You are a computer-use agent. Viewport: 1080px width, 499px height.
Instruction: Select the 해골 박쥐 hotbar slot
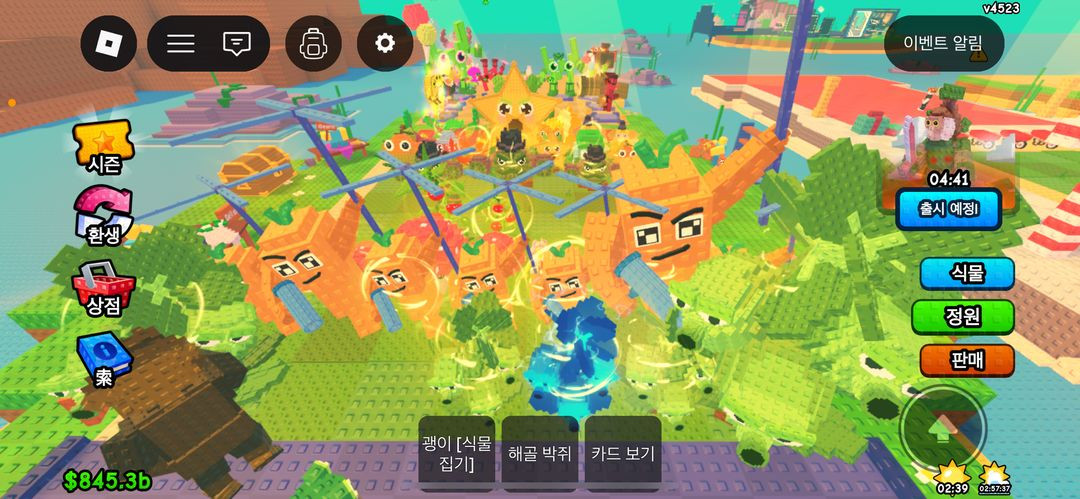click(x=540, y=452)
